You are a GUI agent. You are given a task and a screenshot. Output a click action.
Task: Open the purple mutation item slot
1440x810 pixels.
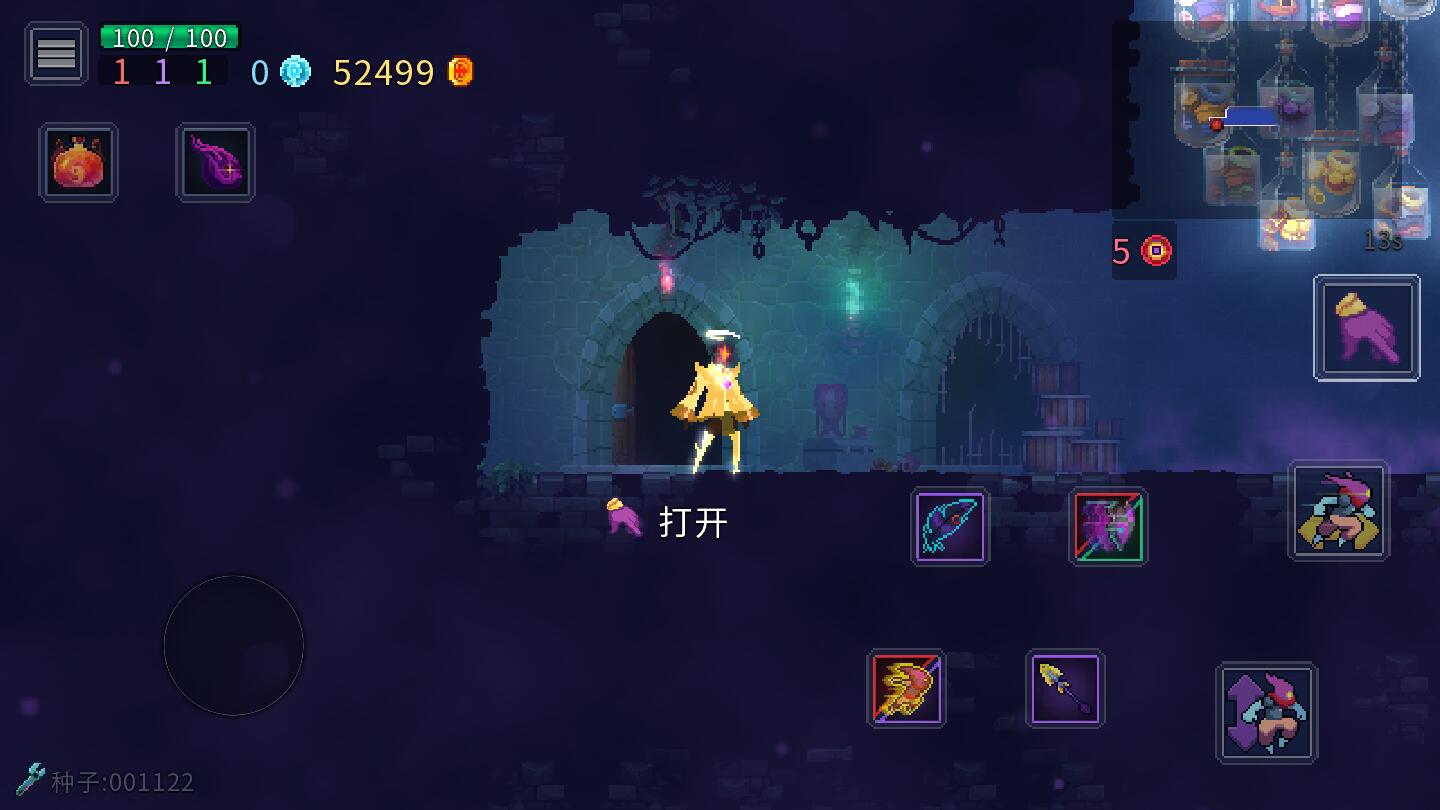coord(215,161)
